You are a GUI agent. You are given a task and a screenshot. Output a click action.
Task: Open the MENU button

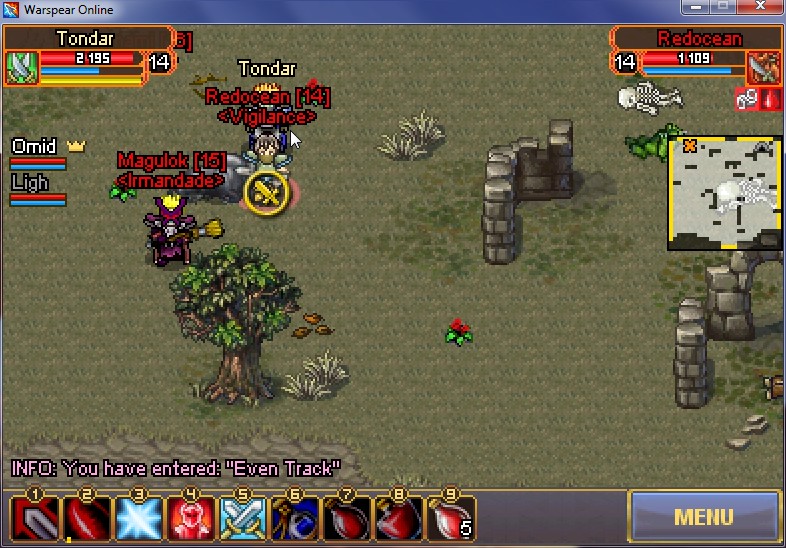[x=703, y=517]
